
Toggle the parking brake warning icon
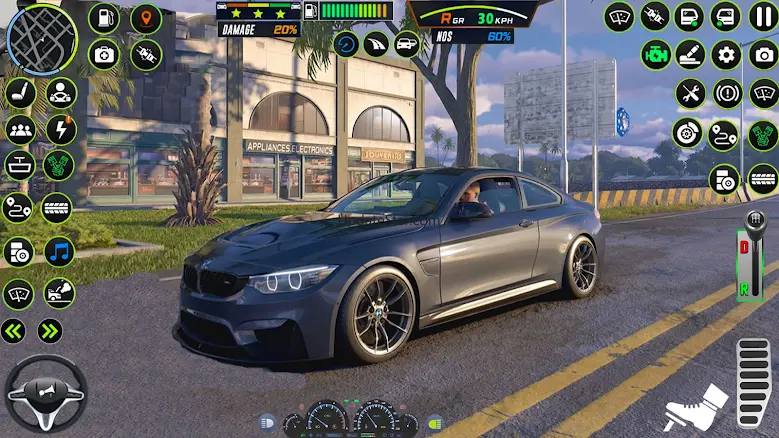[x=727, y=94]
